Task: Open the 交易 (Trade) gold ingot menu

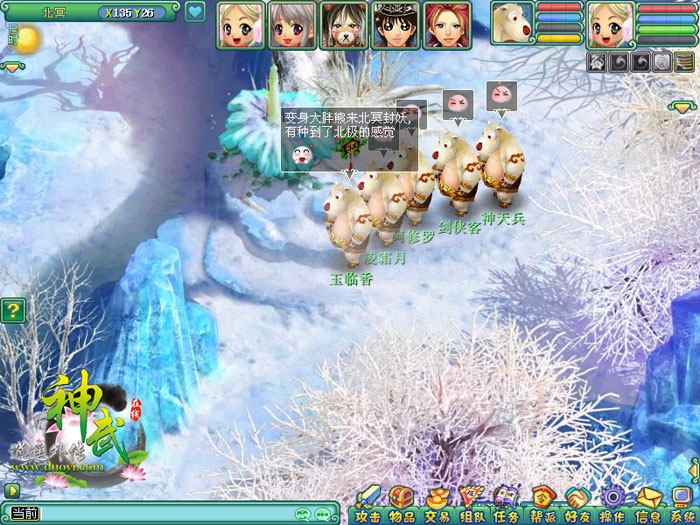Action: [x=437, y=504]
